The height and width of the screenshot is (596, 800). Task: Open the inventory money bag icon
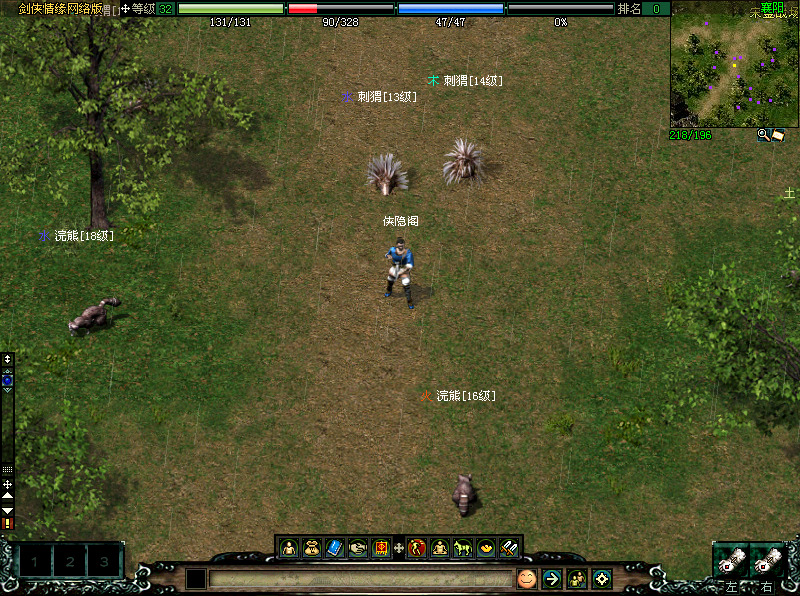click(311, 548)
